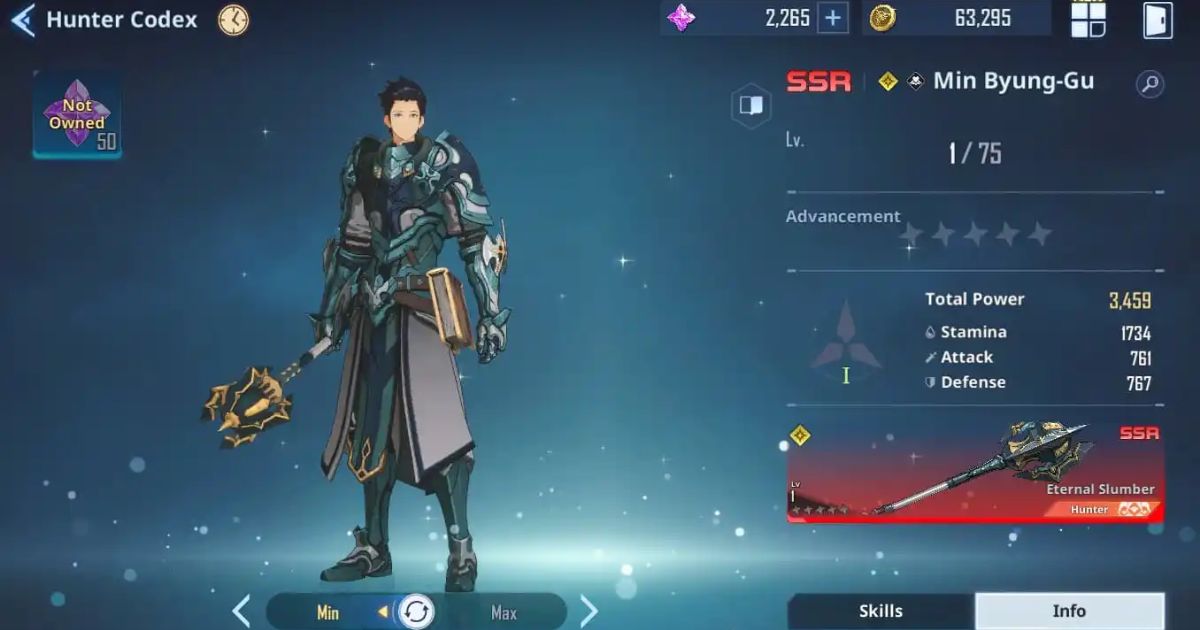This screenshot has width=1200, height=630.
Task: Open the clock history icon
Action: (x=233, y=20)
